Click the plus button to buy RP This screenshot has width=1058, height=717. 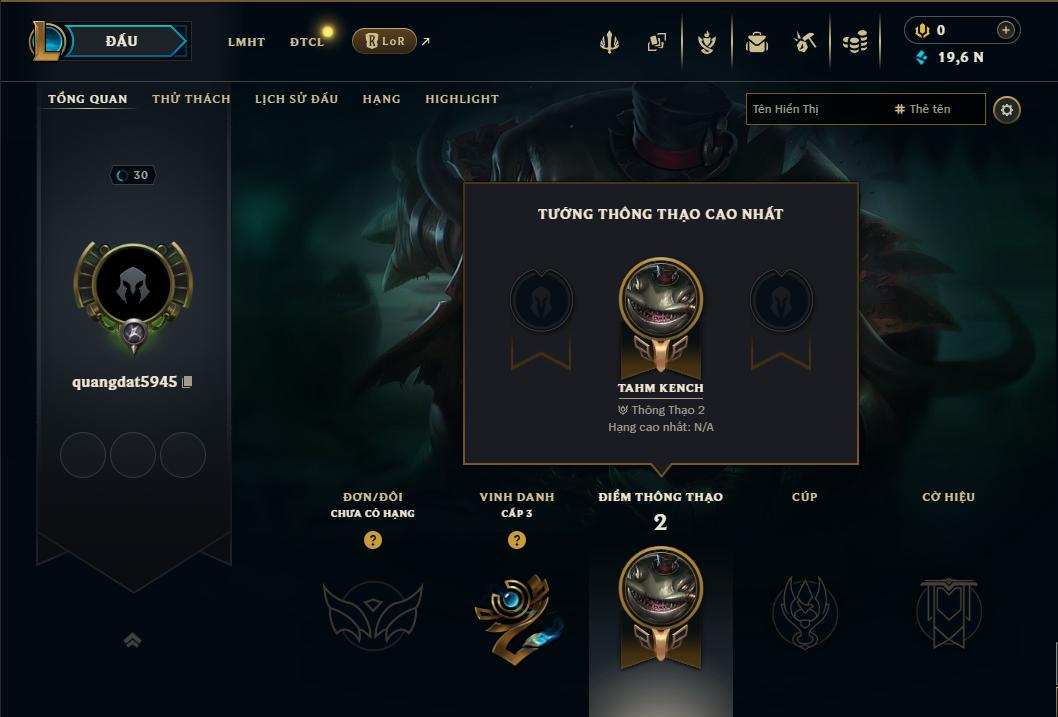point(1005,30)
